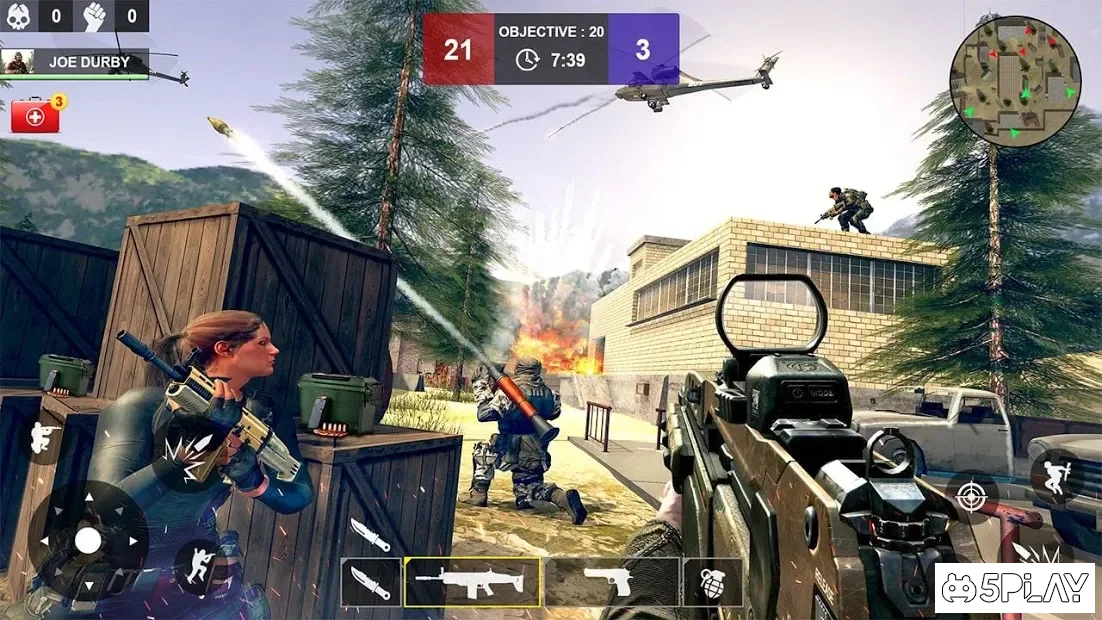Viewport: 1102px width, 620px height.
Task: Open the circular minimap
Action: (x=1015, y=81)
